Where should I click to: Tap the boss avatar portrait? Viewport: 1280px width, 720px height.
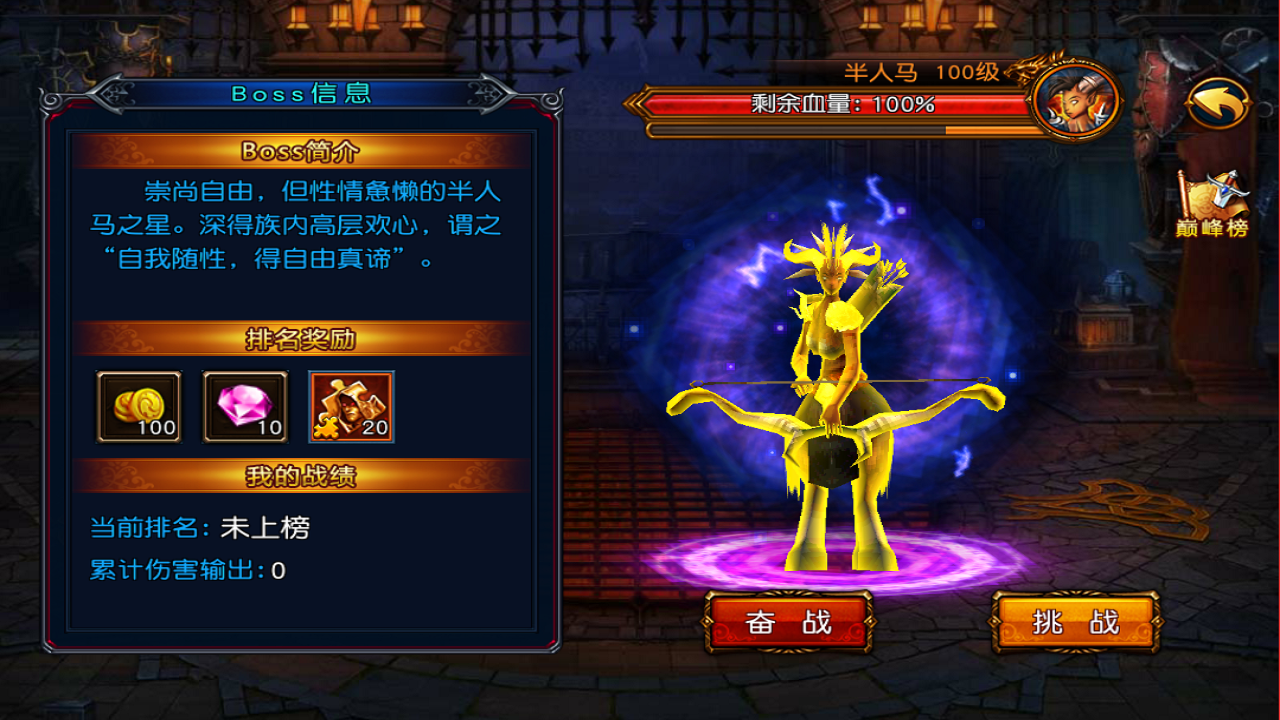pyautogui.click(x=1078, y=99)
